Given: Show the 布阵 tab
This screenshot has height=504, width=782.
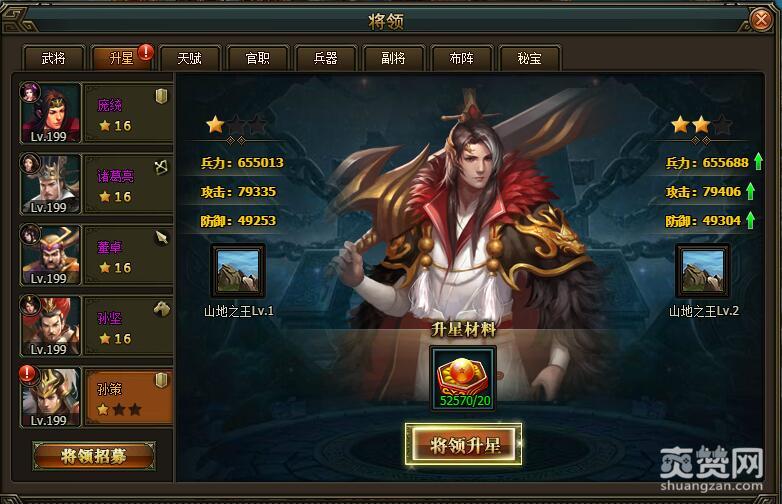Looking at the screenshot, I should [x=461, y=58].
